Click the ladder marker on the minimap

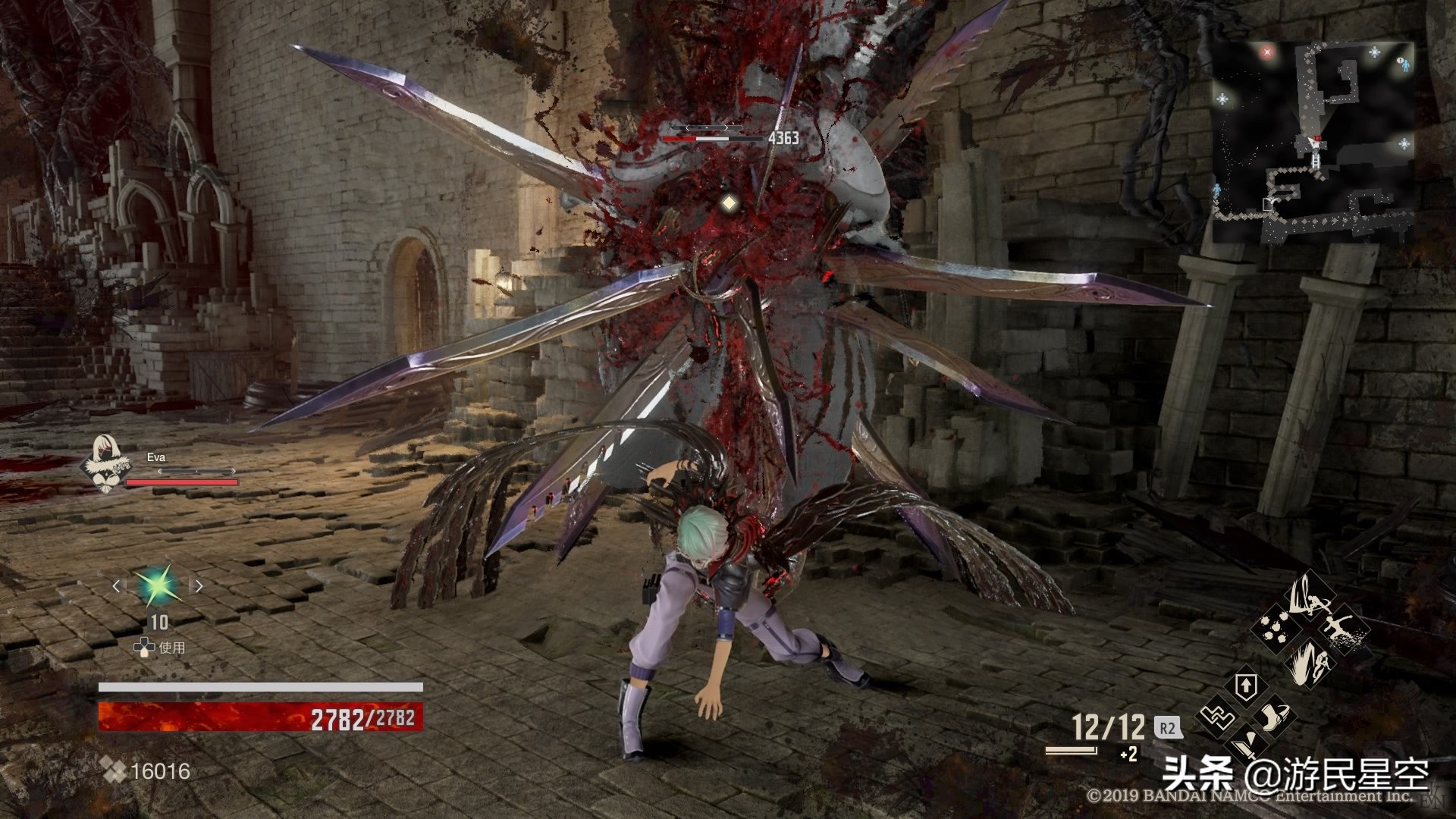tap(1316, 162)
